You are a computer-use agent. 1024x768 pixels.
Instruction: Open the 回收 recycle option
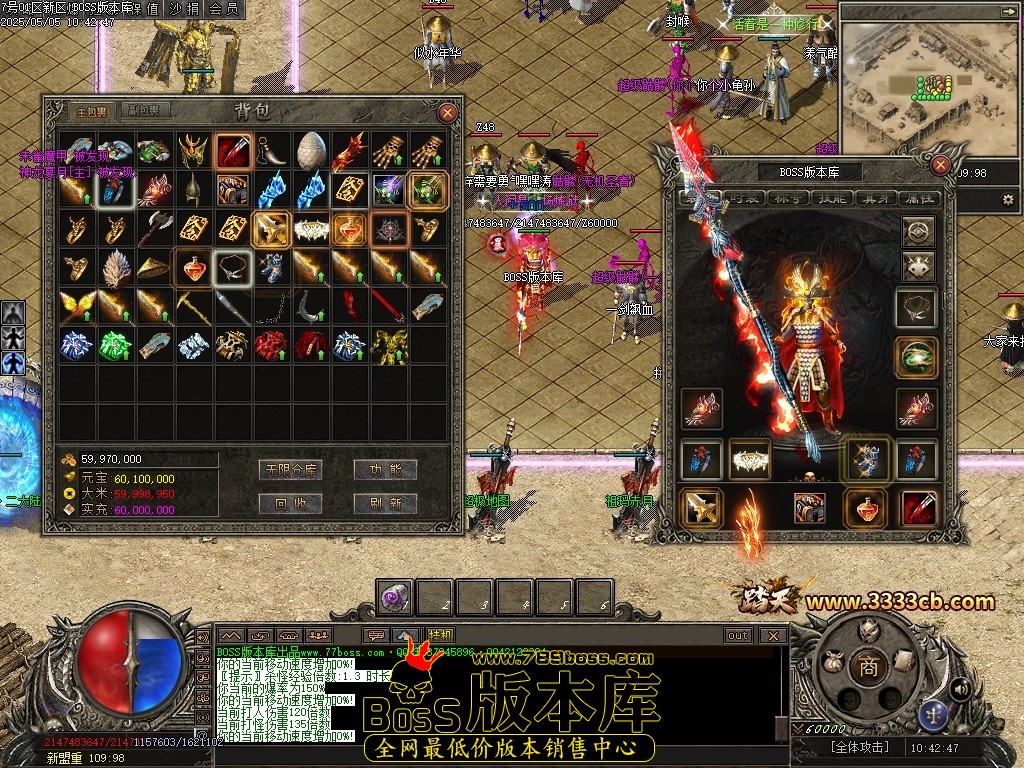pyautogui.click(x=289, y=503)
